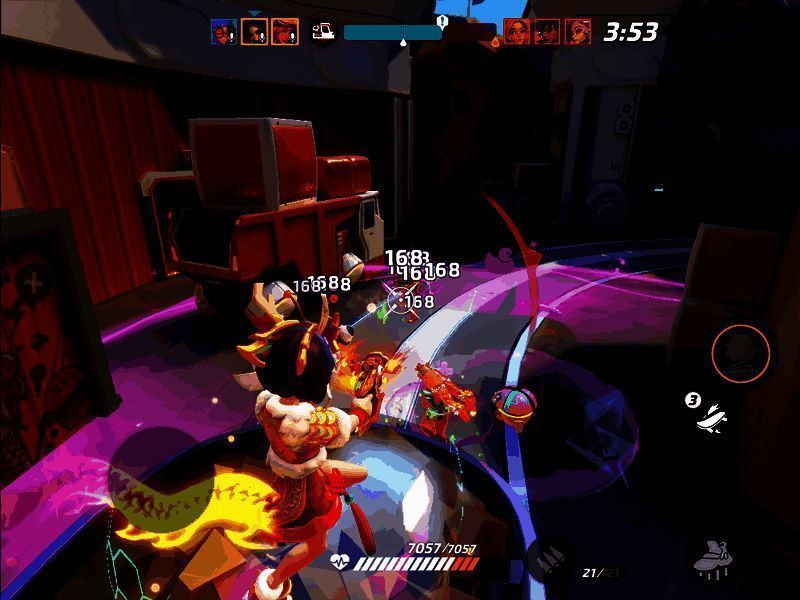The width and height of the screenshot is (800, 600).
Task: Select the middle red enemy portrait
Action: pos(547,32)
